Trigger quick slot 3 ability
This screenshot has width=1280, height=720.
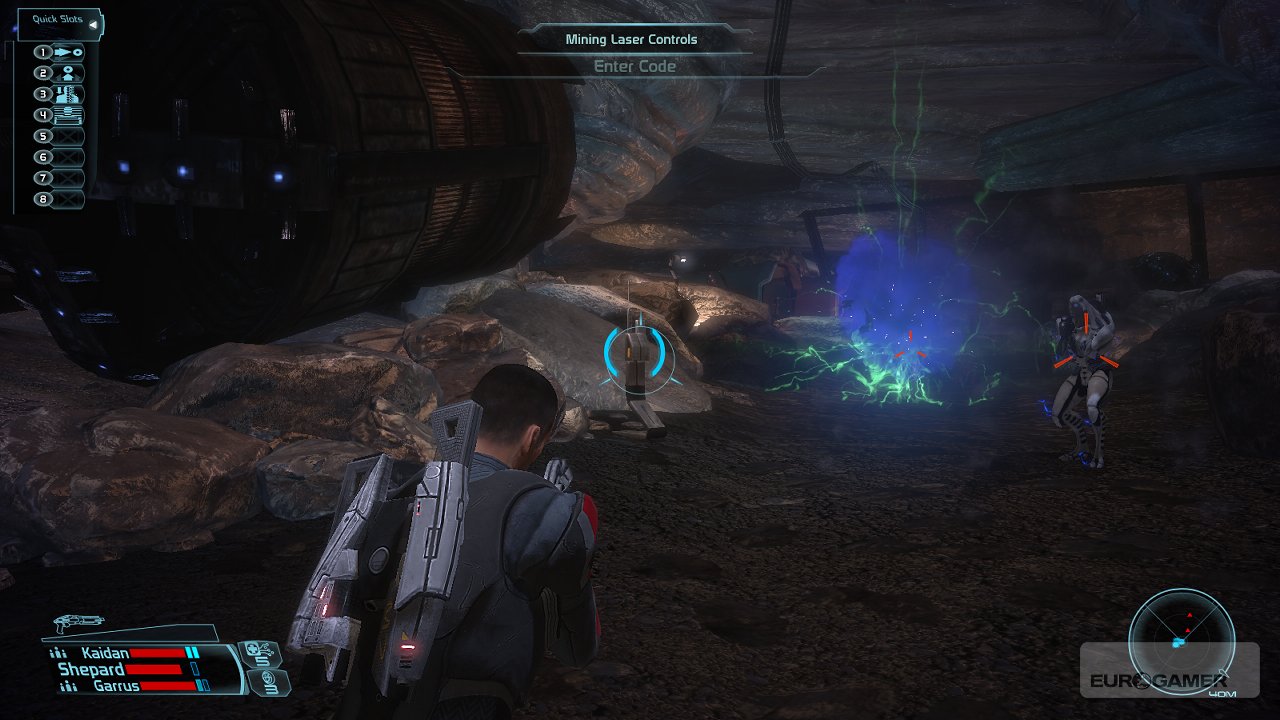[x=61, y=94]
